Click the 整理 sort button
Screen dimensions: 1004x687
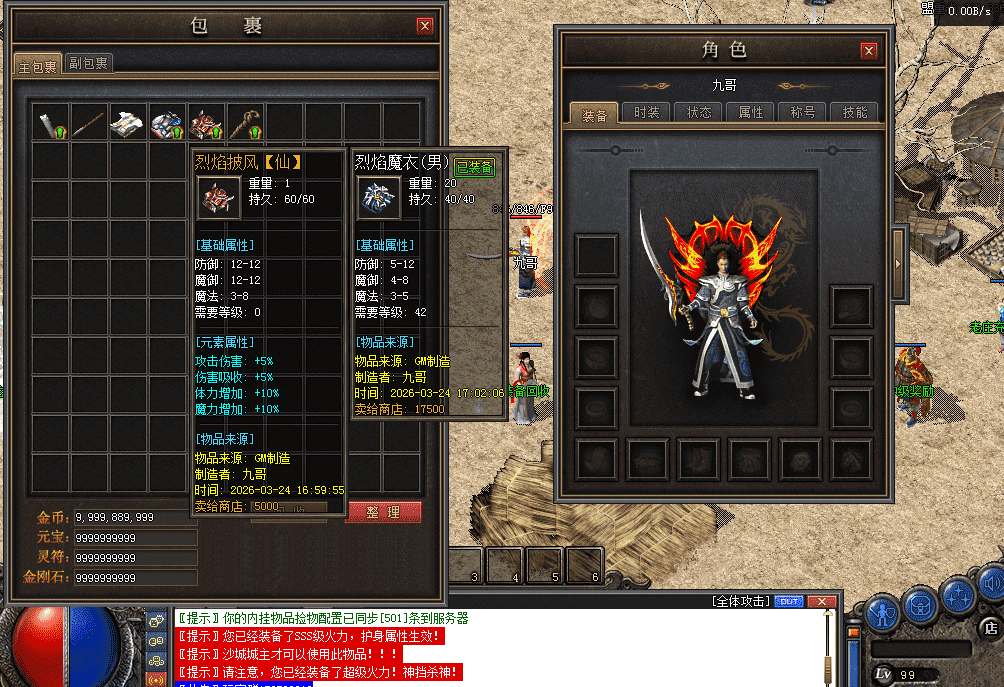pos(383,512)
